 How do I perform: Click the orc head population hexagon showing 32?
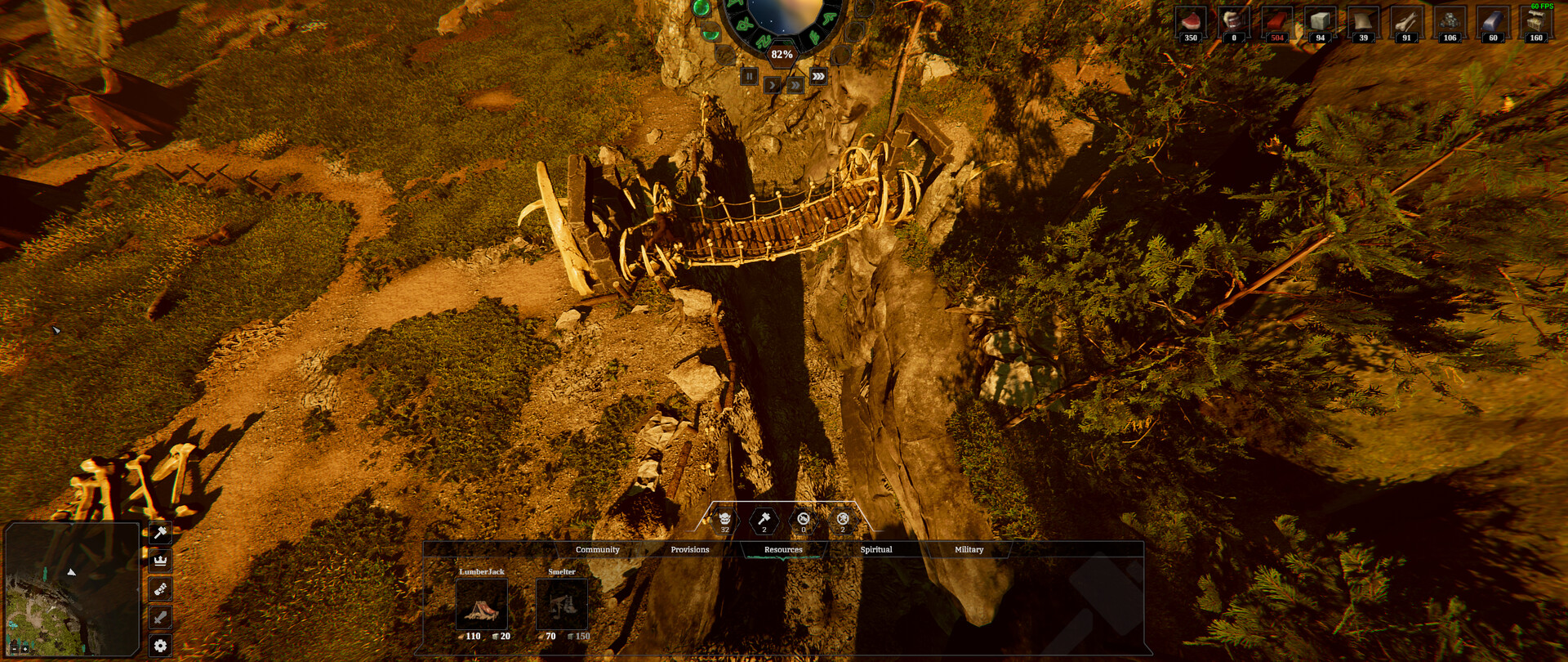point(724,522)
